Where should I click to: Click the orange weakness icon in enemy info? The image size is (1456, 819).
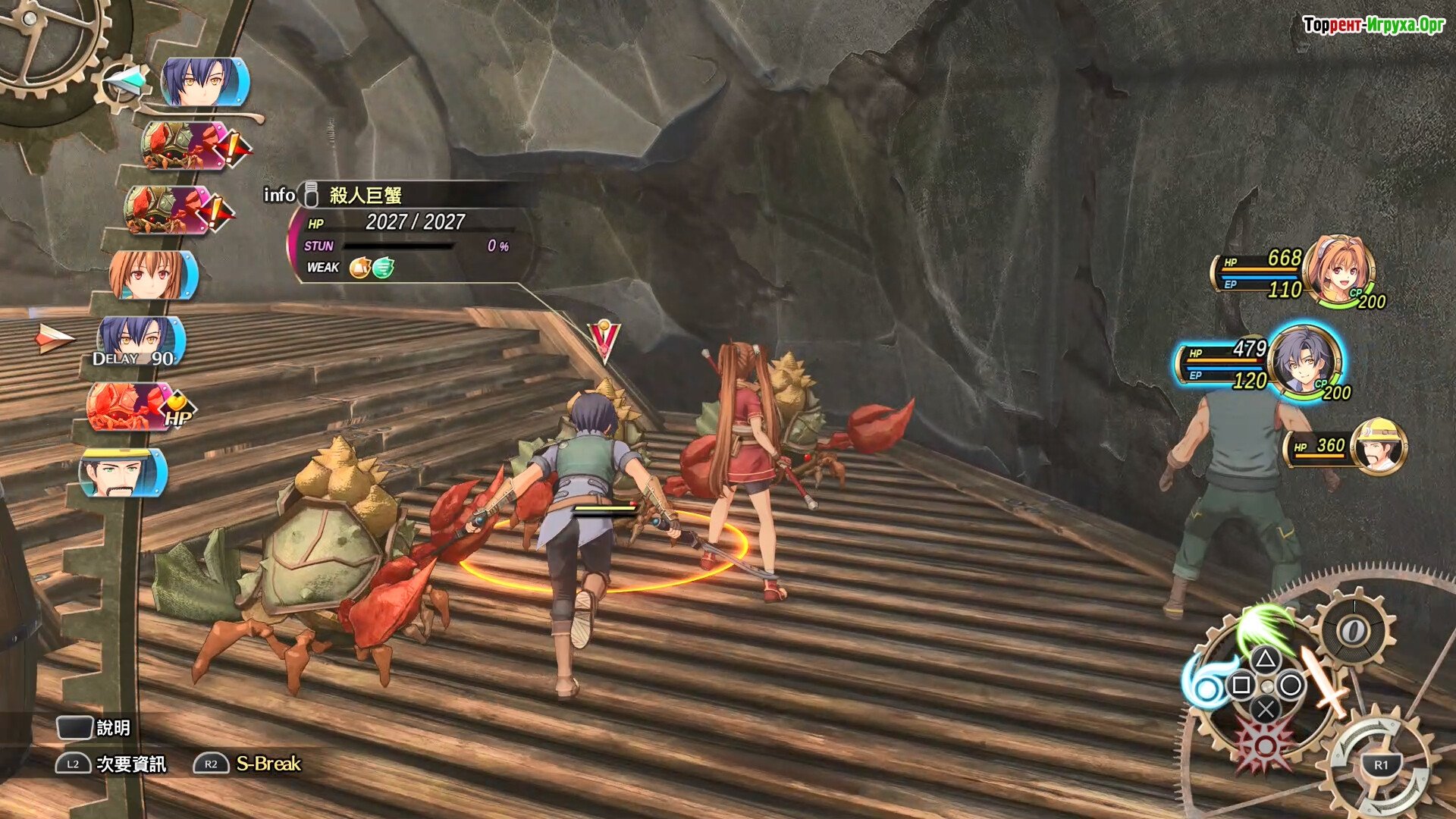359,268
